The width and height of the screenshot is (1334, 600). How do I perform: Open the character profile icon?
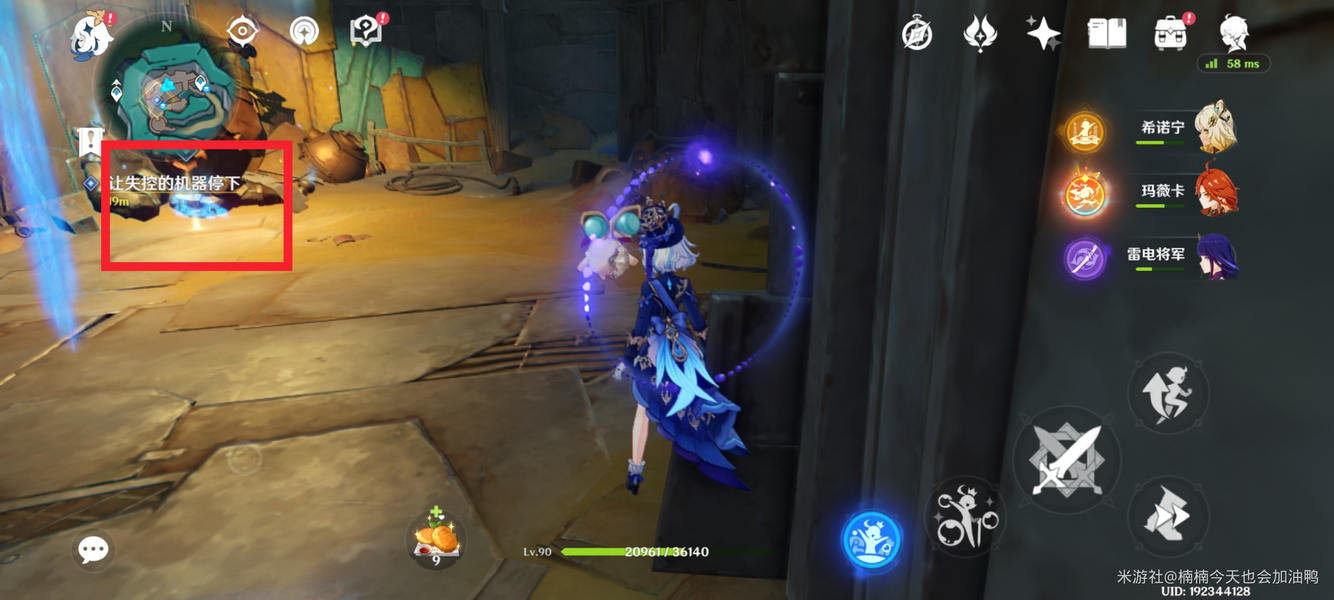click(1234, 32)
